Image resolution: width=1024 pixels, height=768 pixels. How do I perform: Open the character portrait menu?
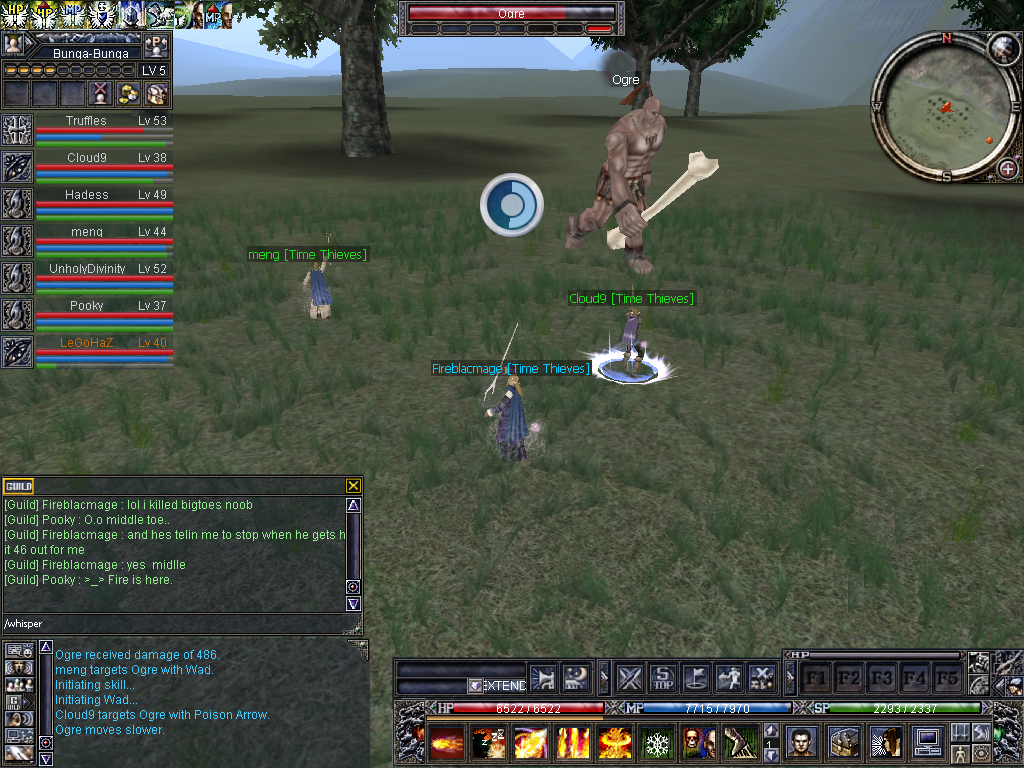[801, 742]
